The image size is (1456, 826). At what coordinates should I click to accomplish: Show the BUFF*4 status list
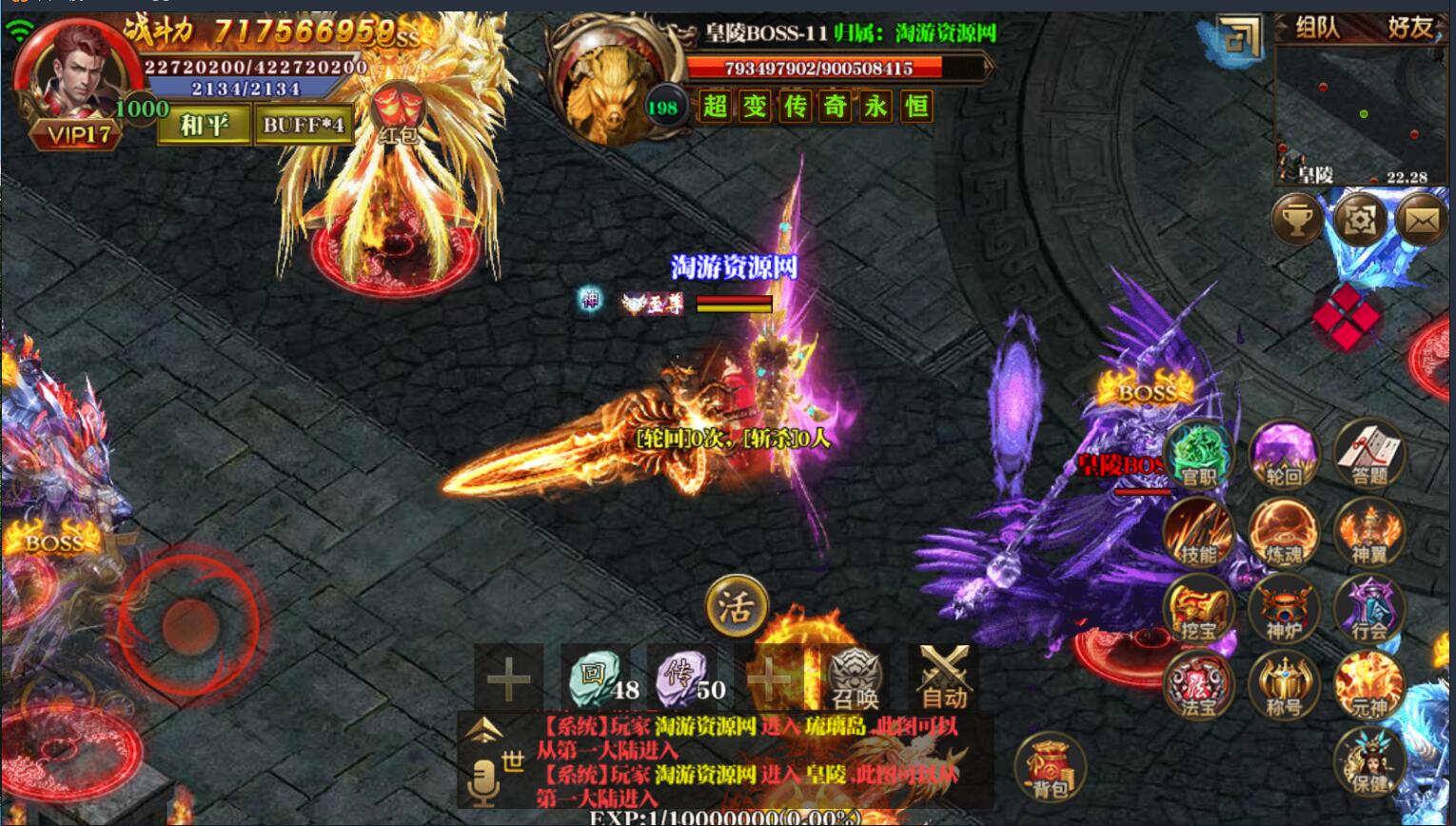click(304, 125)
